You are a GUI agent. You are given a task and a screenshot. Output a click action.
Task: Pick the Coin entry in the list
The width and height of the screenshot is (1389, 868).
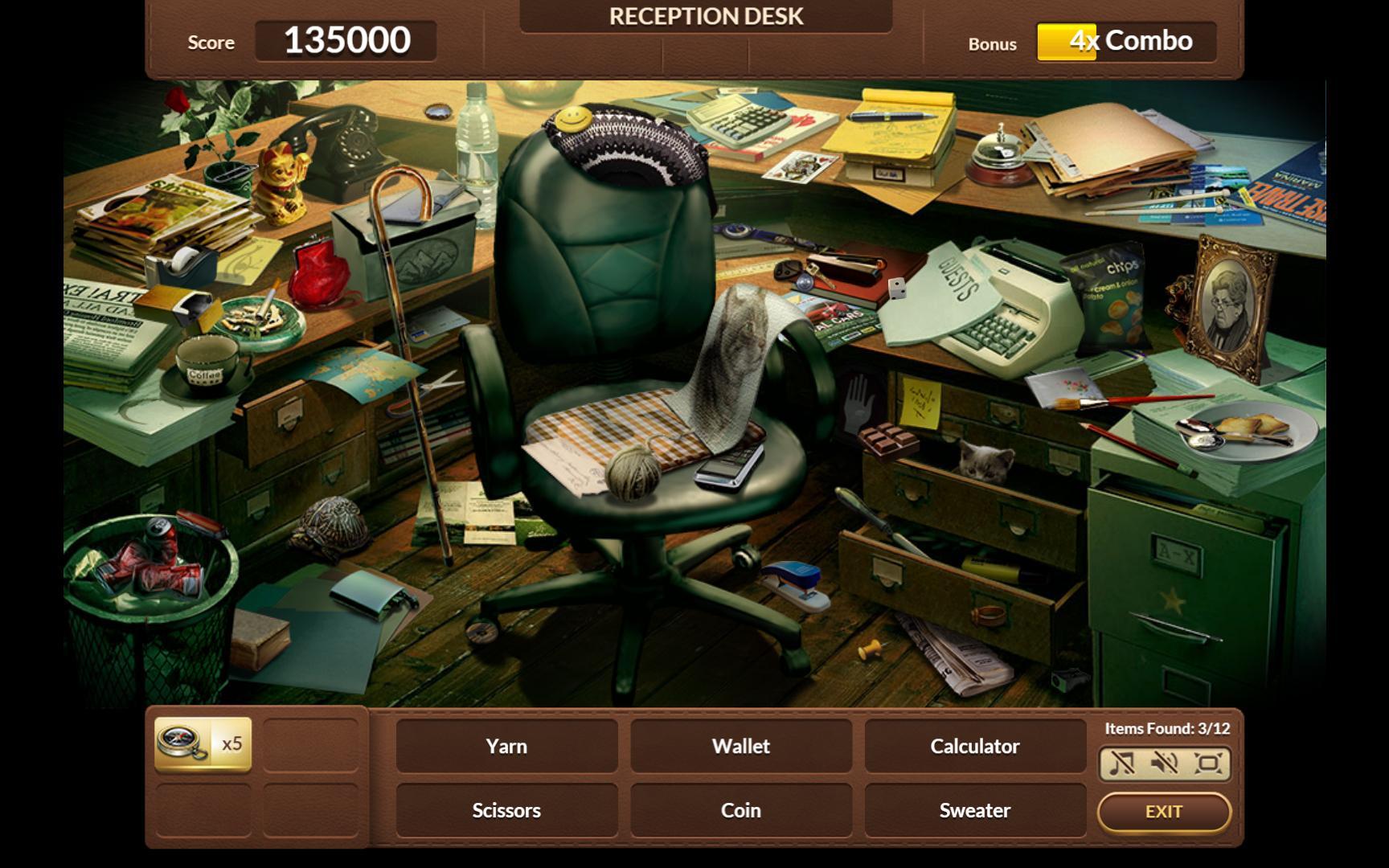pyautogui.click(x=740, y=810)
